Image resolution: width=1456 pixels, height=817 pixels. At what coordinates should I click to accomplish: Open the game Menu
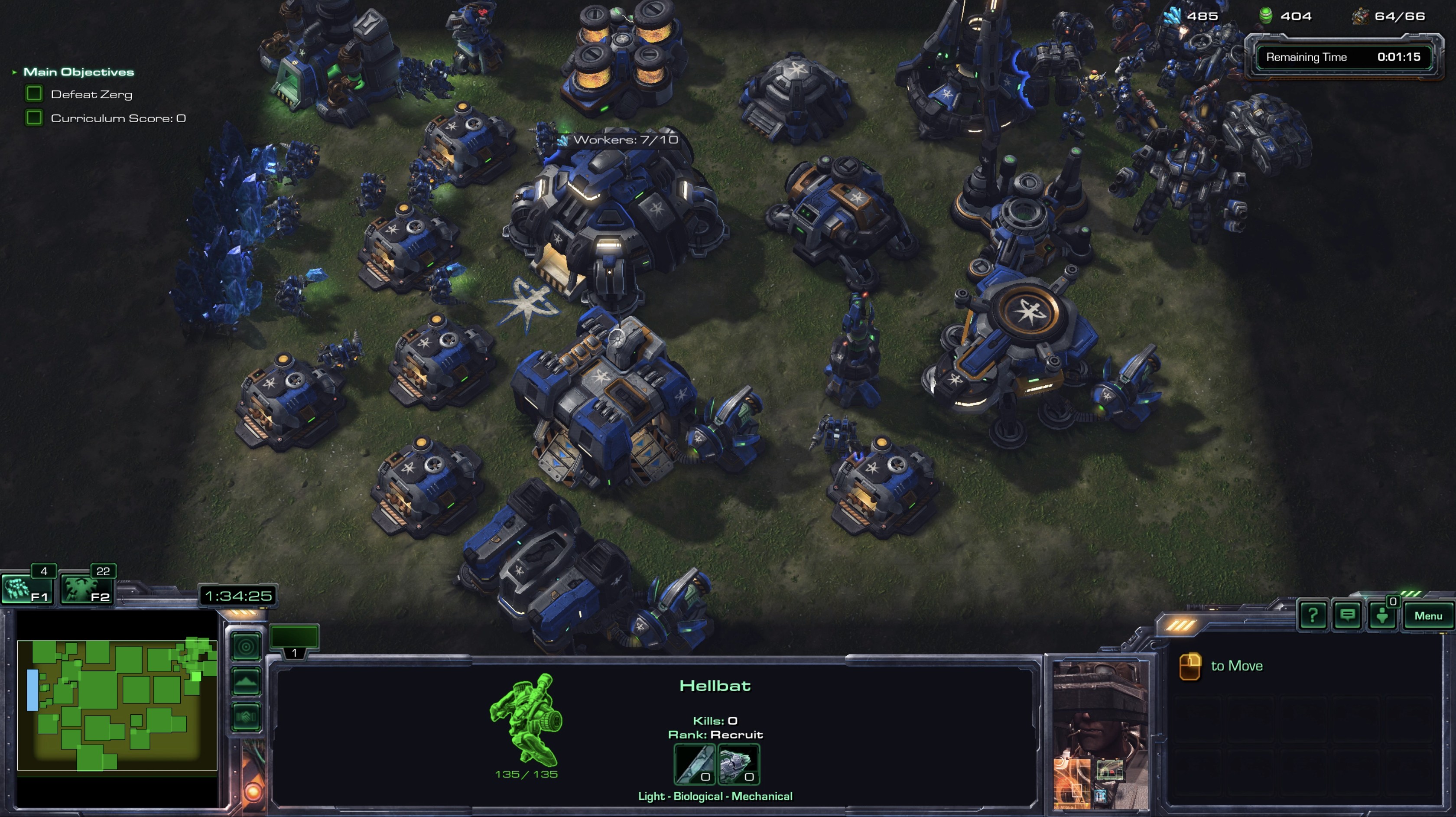point(1428,616)
